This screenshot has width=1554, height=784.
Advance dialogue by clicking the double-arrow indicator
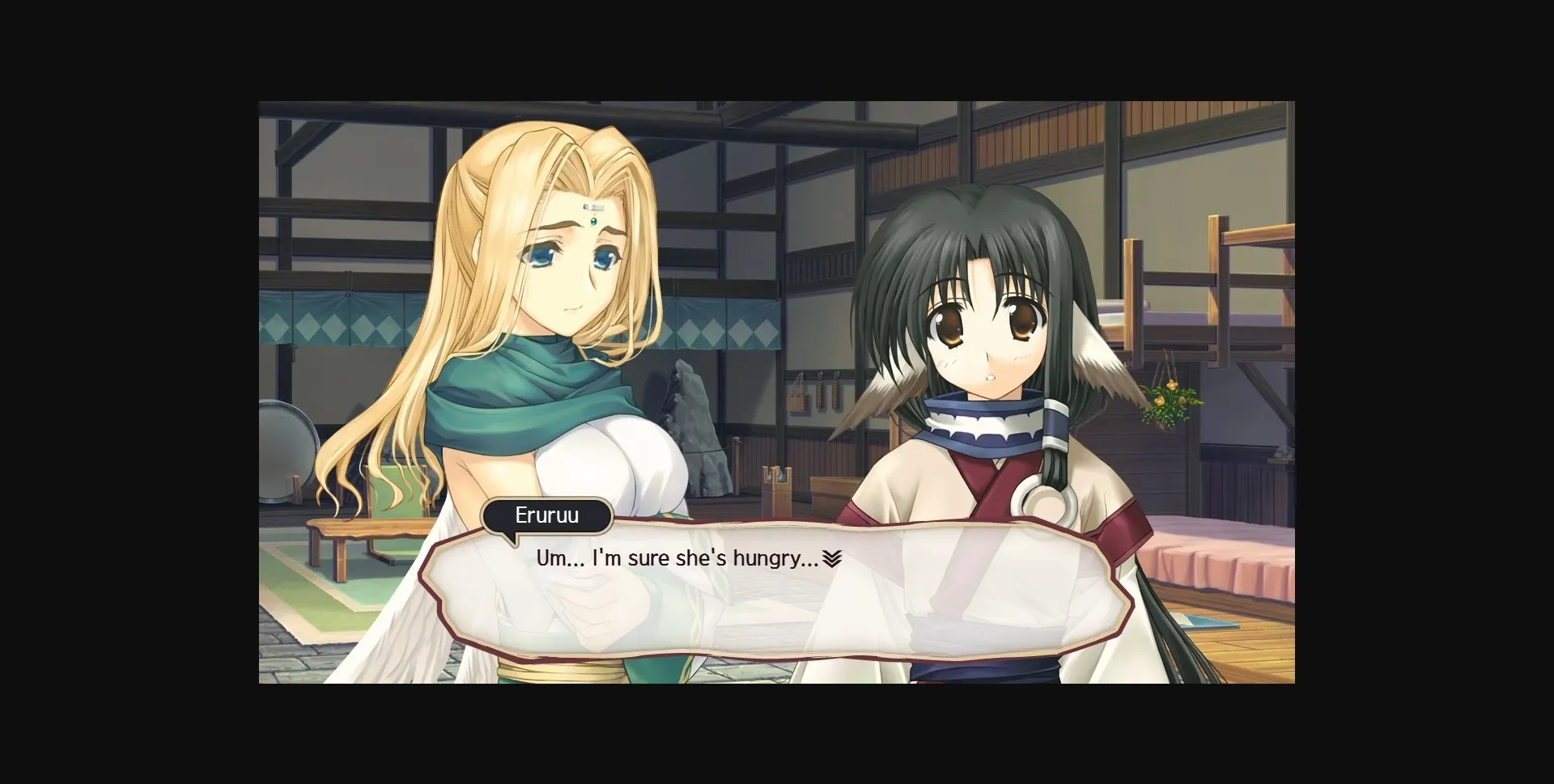point(832,558)
